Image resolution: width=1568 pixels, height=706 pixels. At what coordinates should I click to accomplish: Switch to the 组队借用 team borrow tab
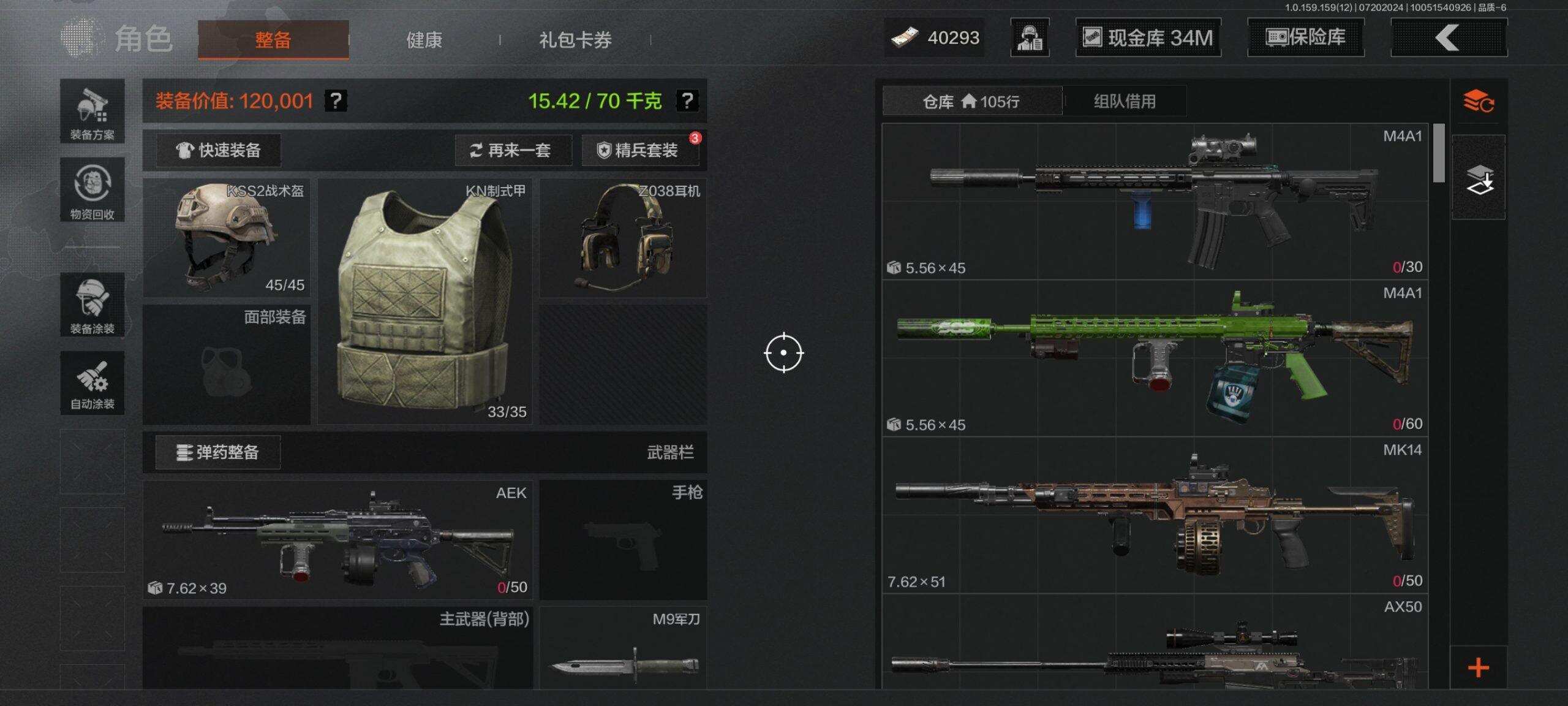pos(1125,101)
